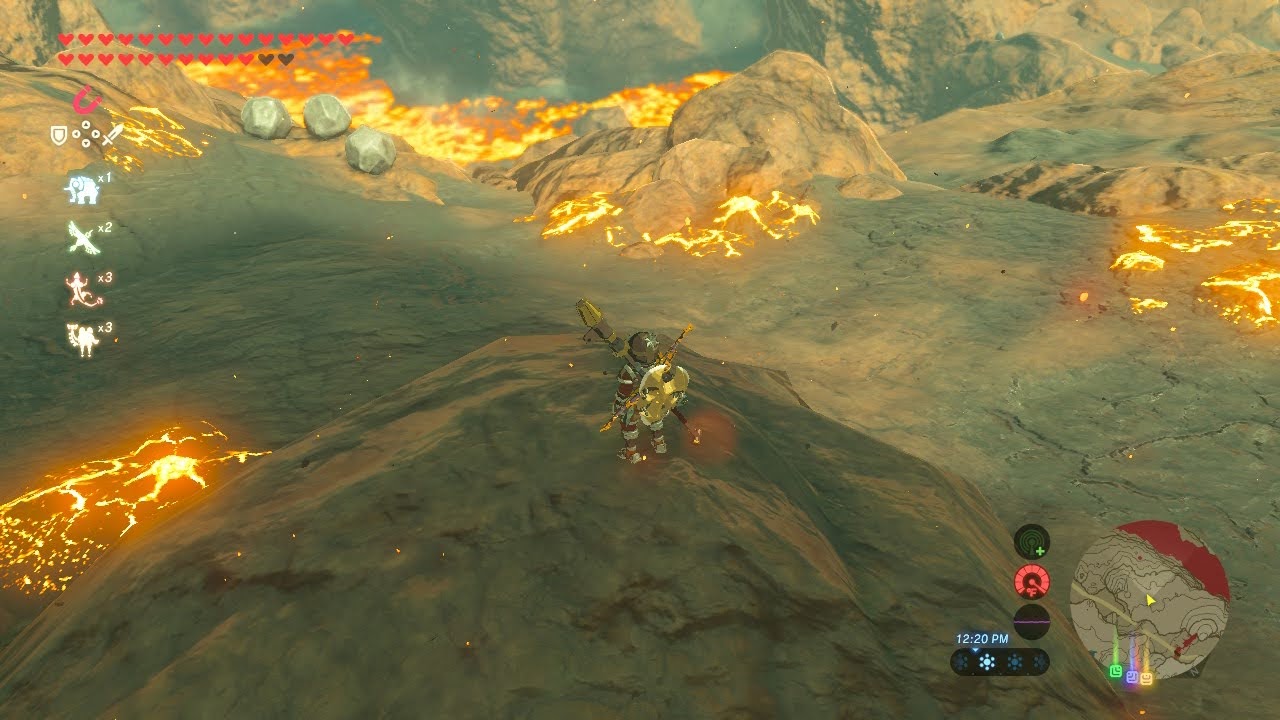1280x720 pixels.
Task: Select Daruk's Protection lizard icon
Action: pyautogui.click(x=80, y=289)
